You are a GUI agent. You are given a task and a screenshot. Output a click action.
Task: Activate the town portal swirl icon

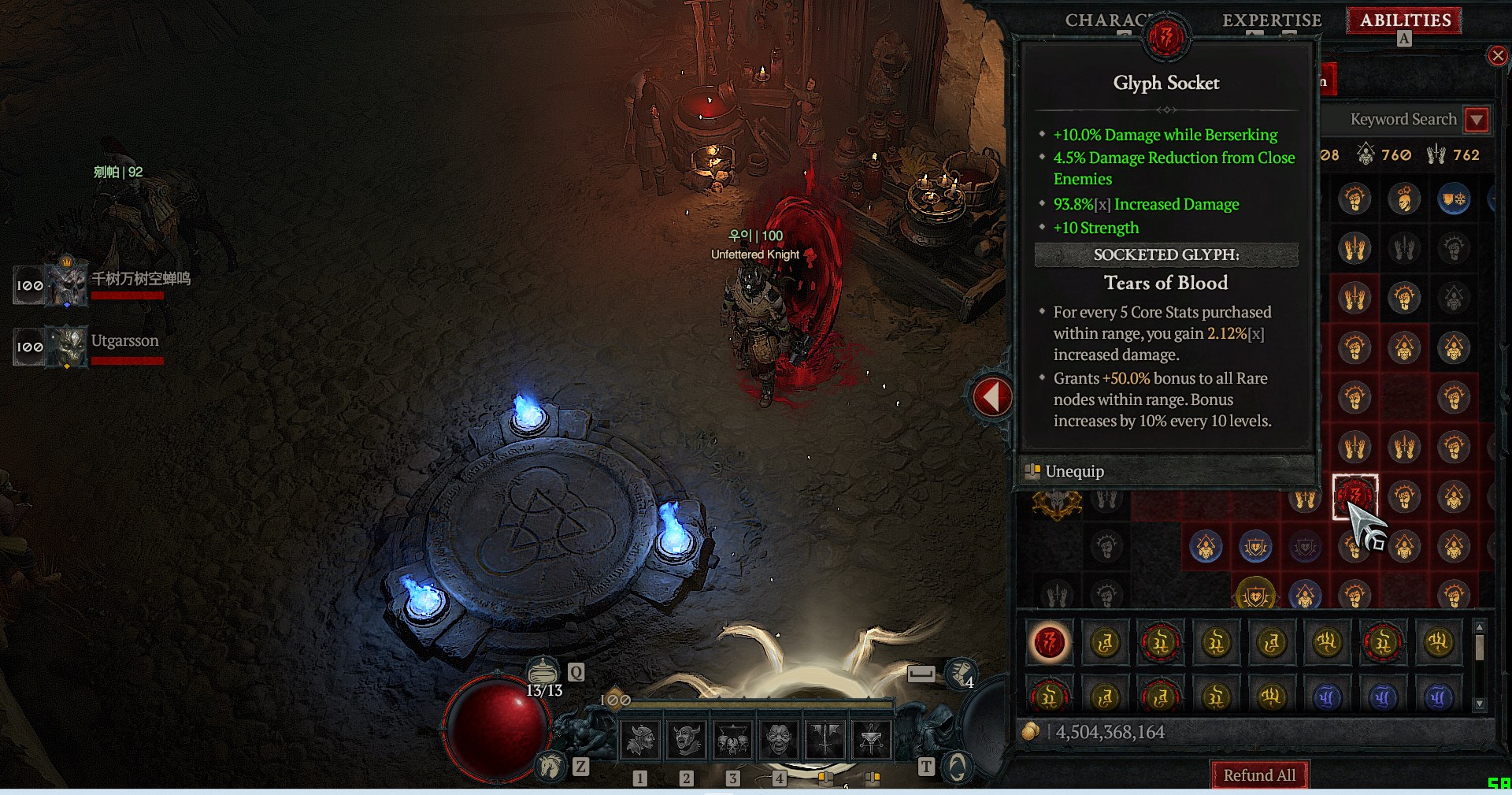pyautogui.click(x=957, y=766)
